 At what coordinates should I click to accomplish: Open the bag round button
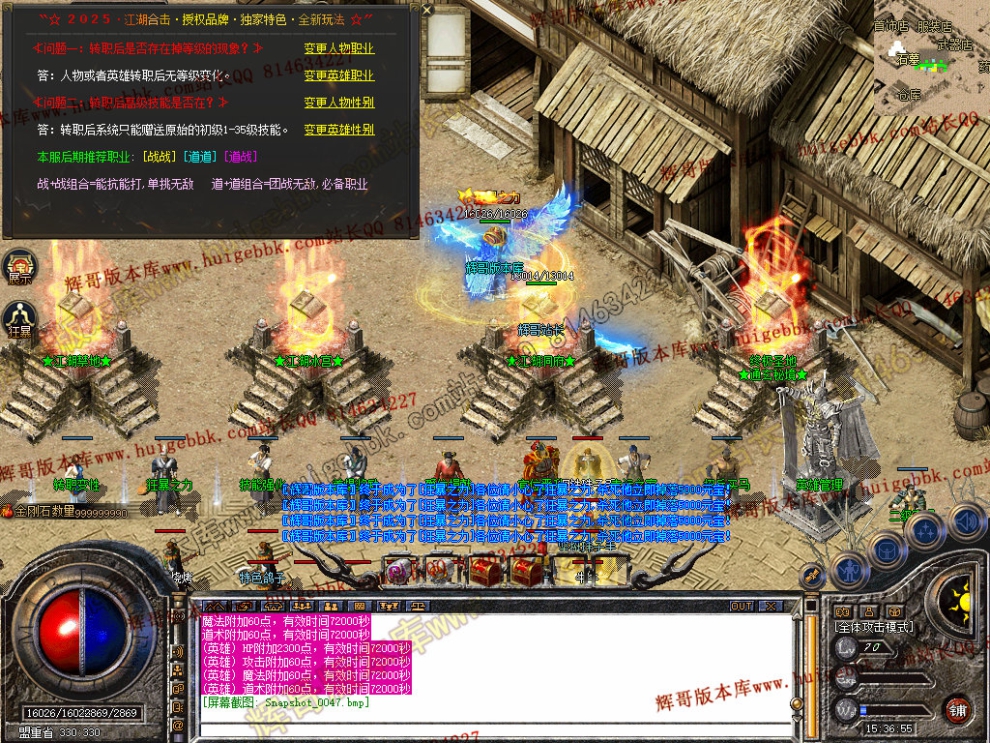coord(886,549)
